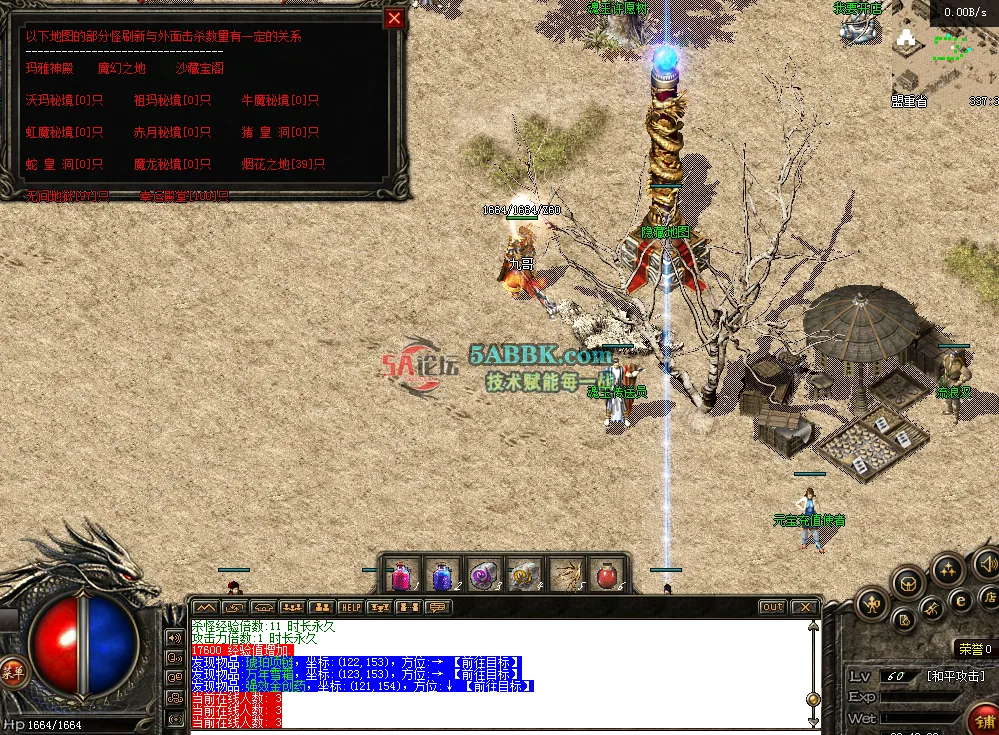Use the purple swirl scroll in hotbar slot 3
The width and height of the screenshot is (999, 735).
pyautogui.click(x=484, y=576)
